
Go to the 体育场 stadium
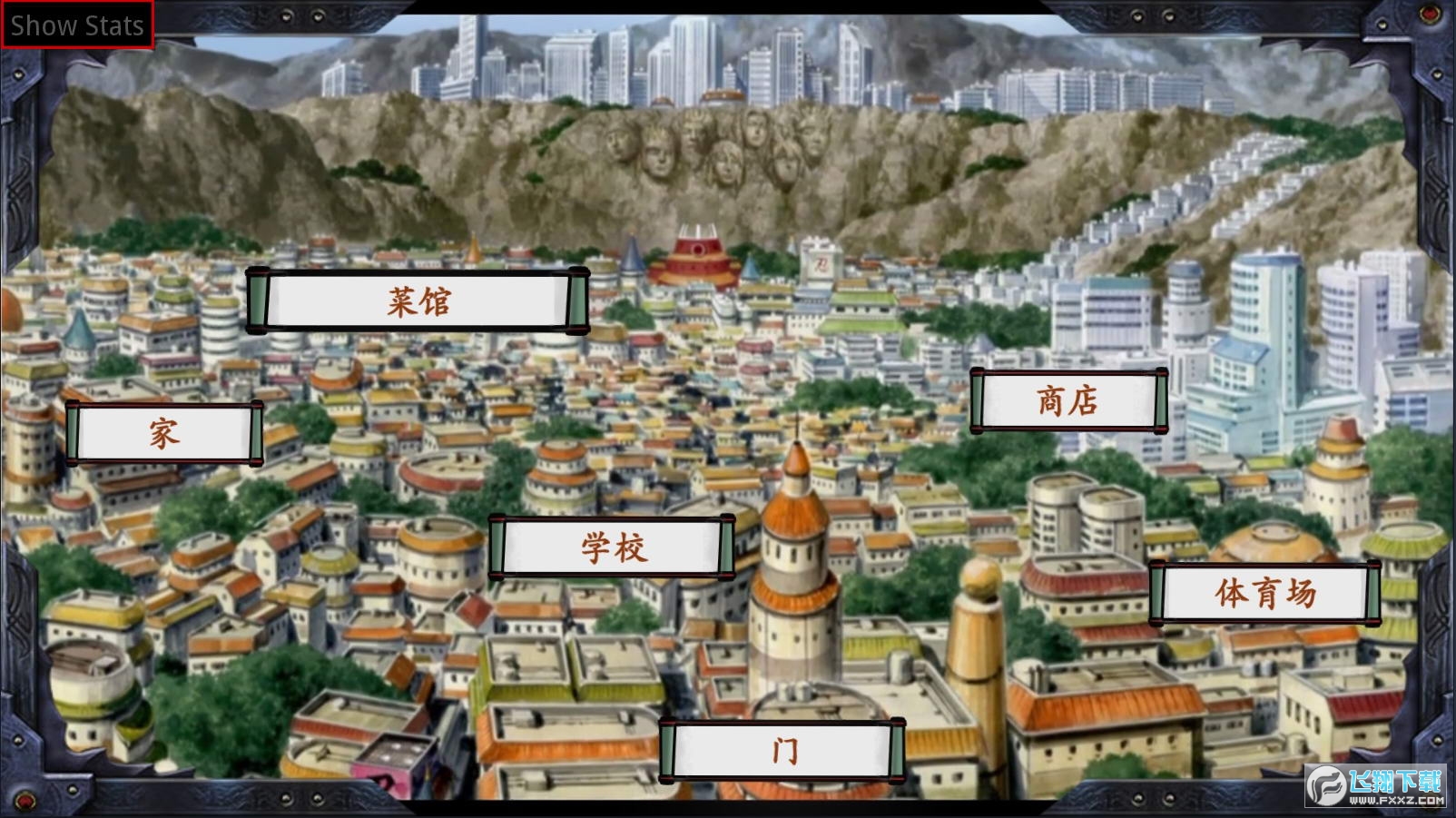(1264, 593)
